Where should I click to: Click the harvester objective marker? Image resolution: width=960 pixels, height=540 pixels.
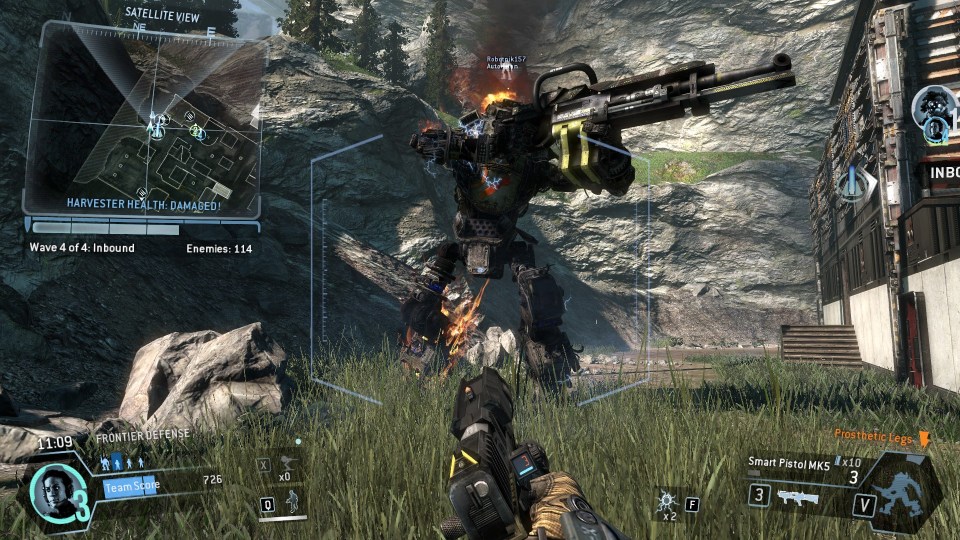click(x=854, y=184)
